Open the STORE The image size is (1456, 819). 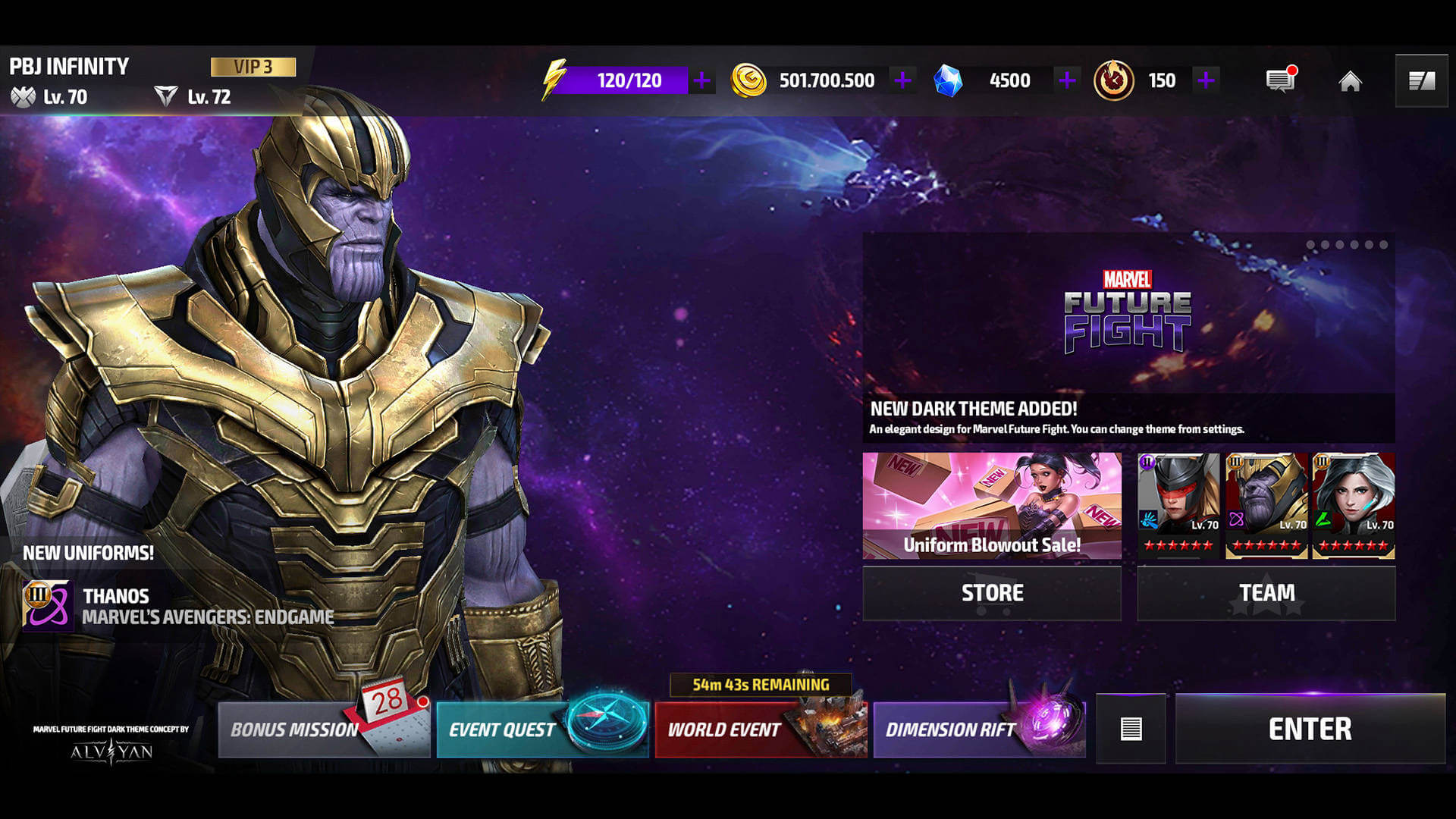[x=992, y=593]
